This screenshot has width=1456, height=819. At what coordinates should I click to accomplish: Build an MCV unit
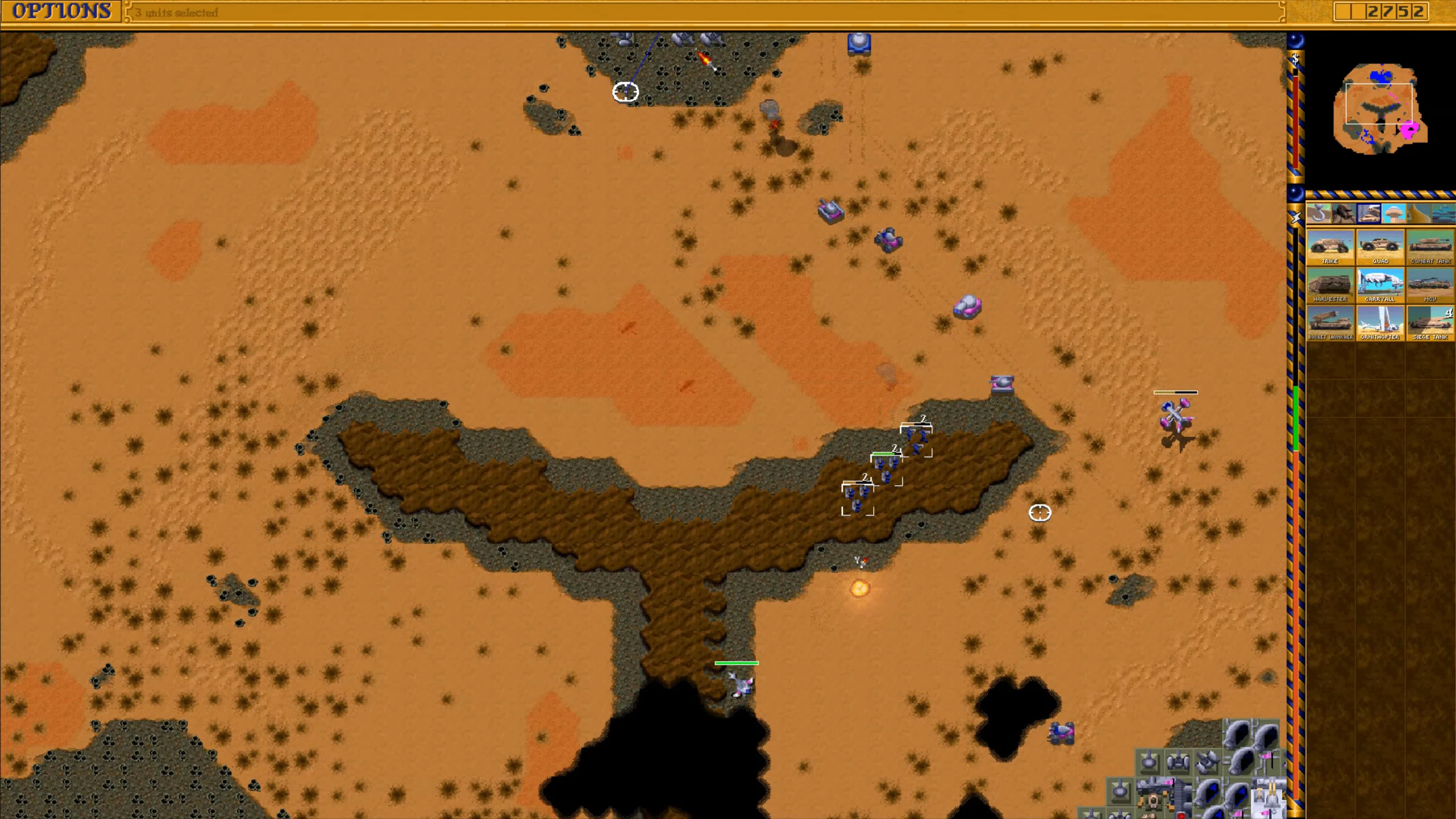1430,286
